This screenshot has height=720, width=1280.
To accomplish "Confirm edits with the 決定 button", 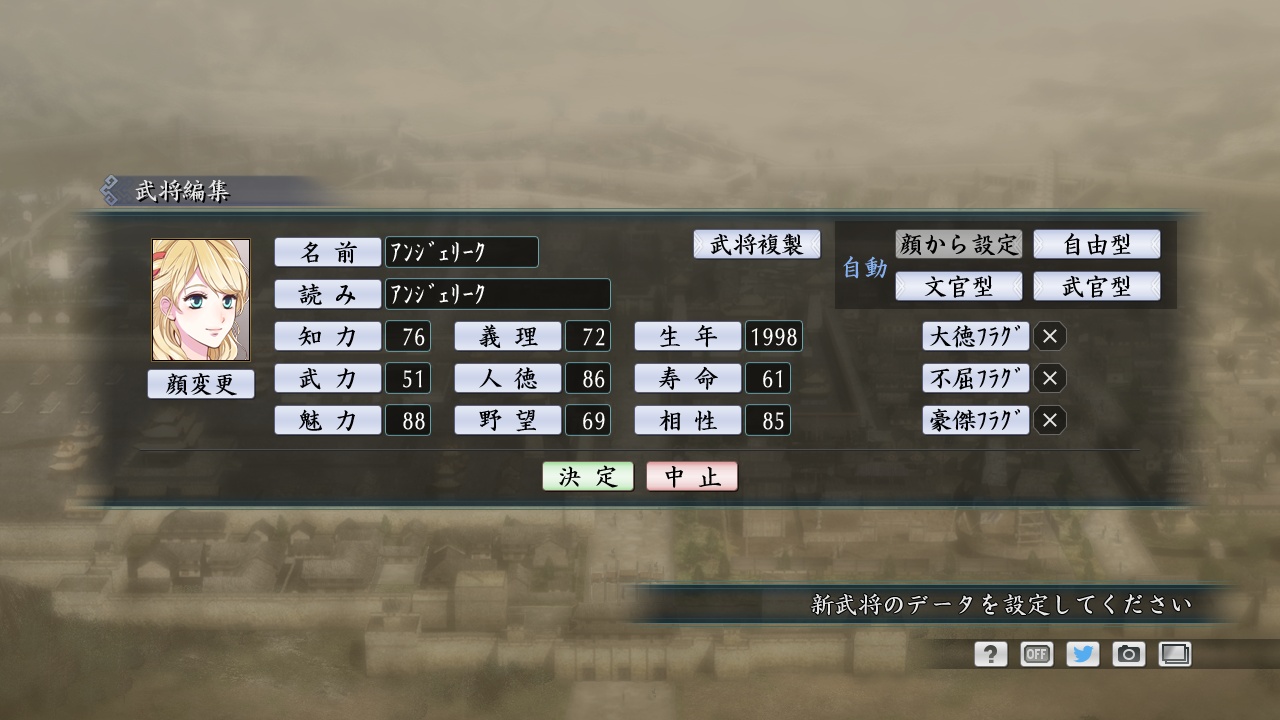I will pos(586,476).
